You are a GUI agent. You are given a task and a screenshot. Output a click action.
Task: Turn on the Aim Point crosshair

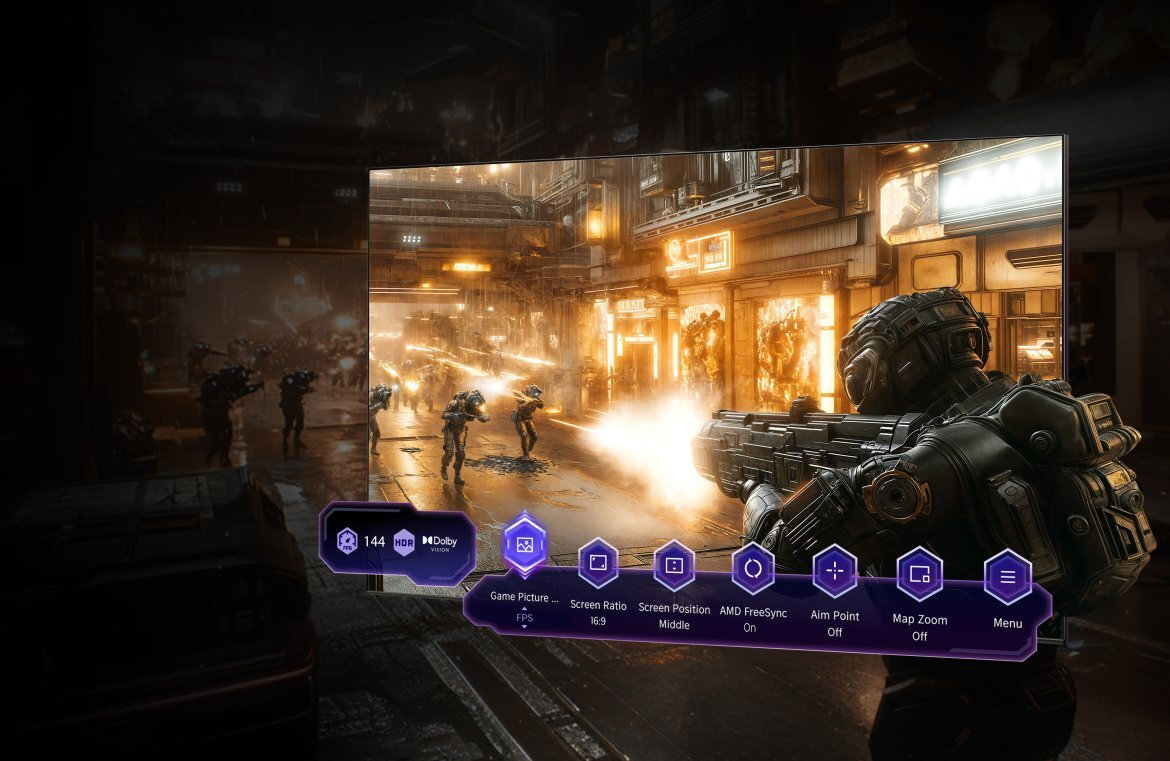point(834,573)
